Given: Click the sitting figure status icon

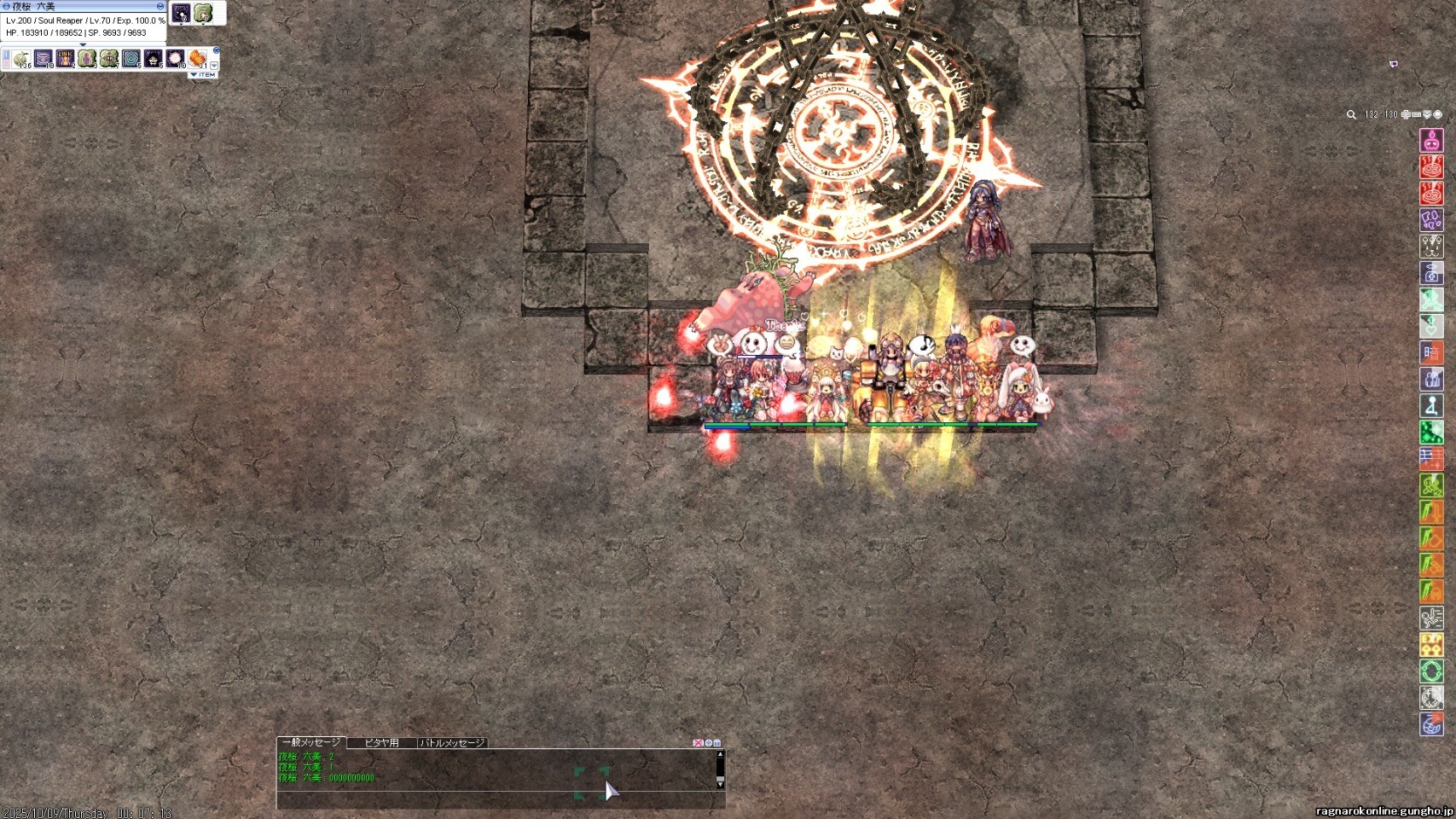Looking at the screenshot, I should [x=1431, y=405].
